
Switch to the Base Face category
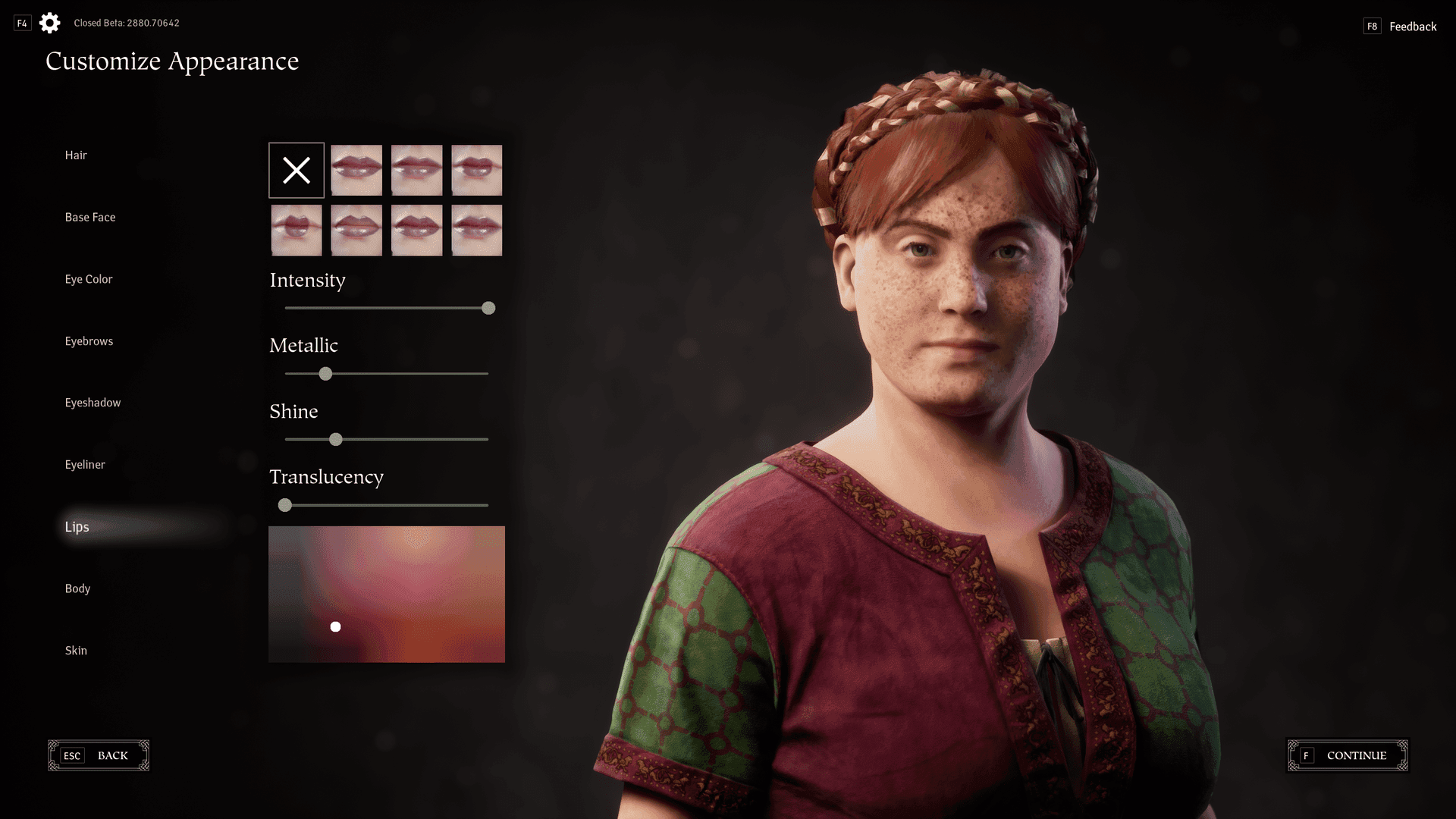click(x=90, y=218)
